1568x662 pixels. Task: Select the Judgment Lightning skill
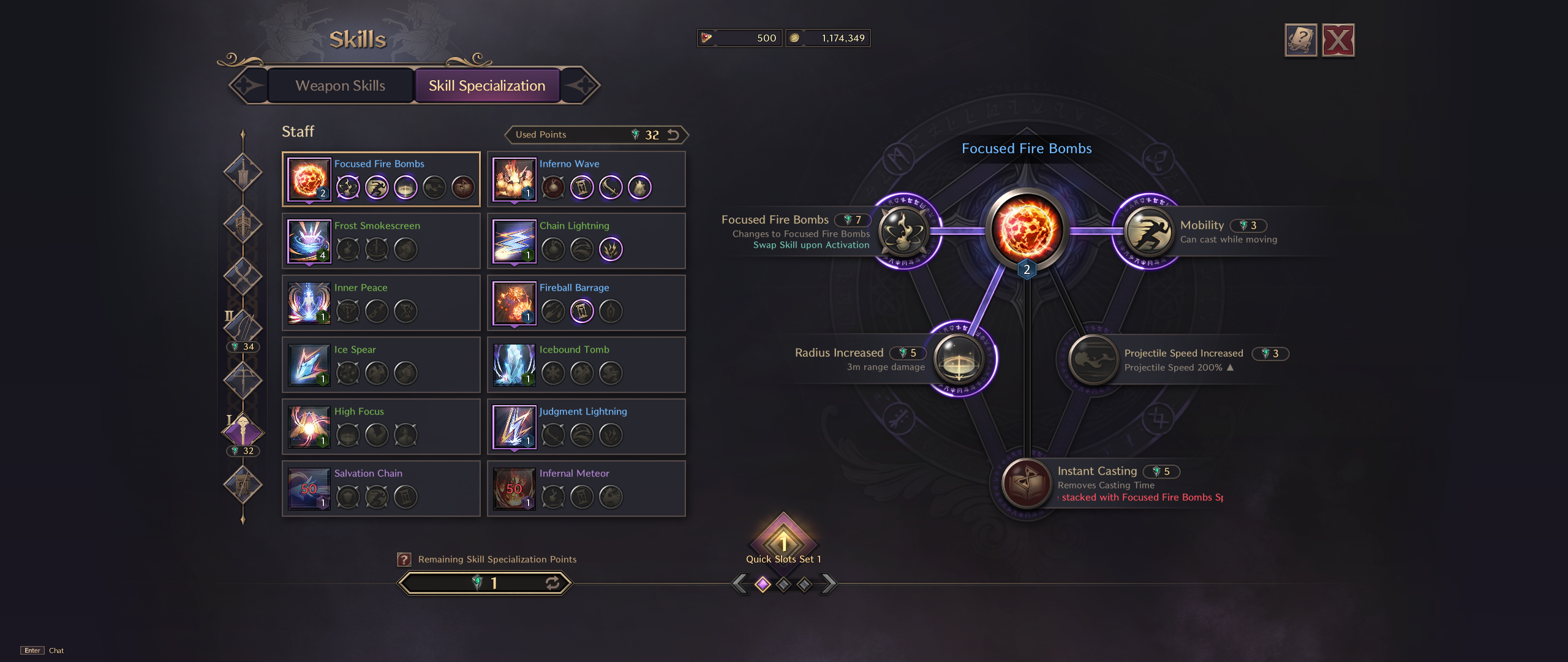[514, 427]
